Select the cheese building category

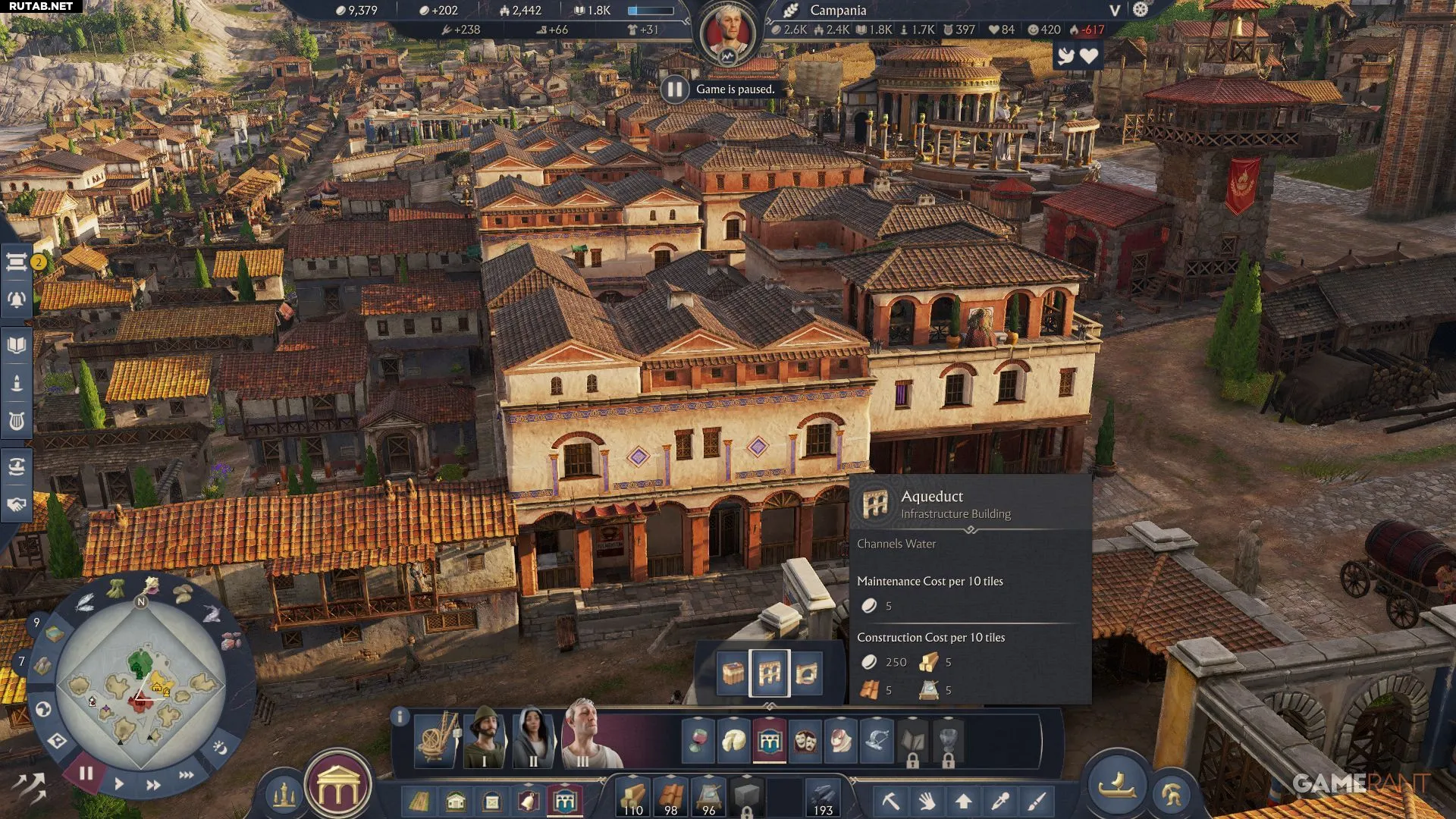pyautogui.click(x=733, y=740)
